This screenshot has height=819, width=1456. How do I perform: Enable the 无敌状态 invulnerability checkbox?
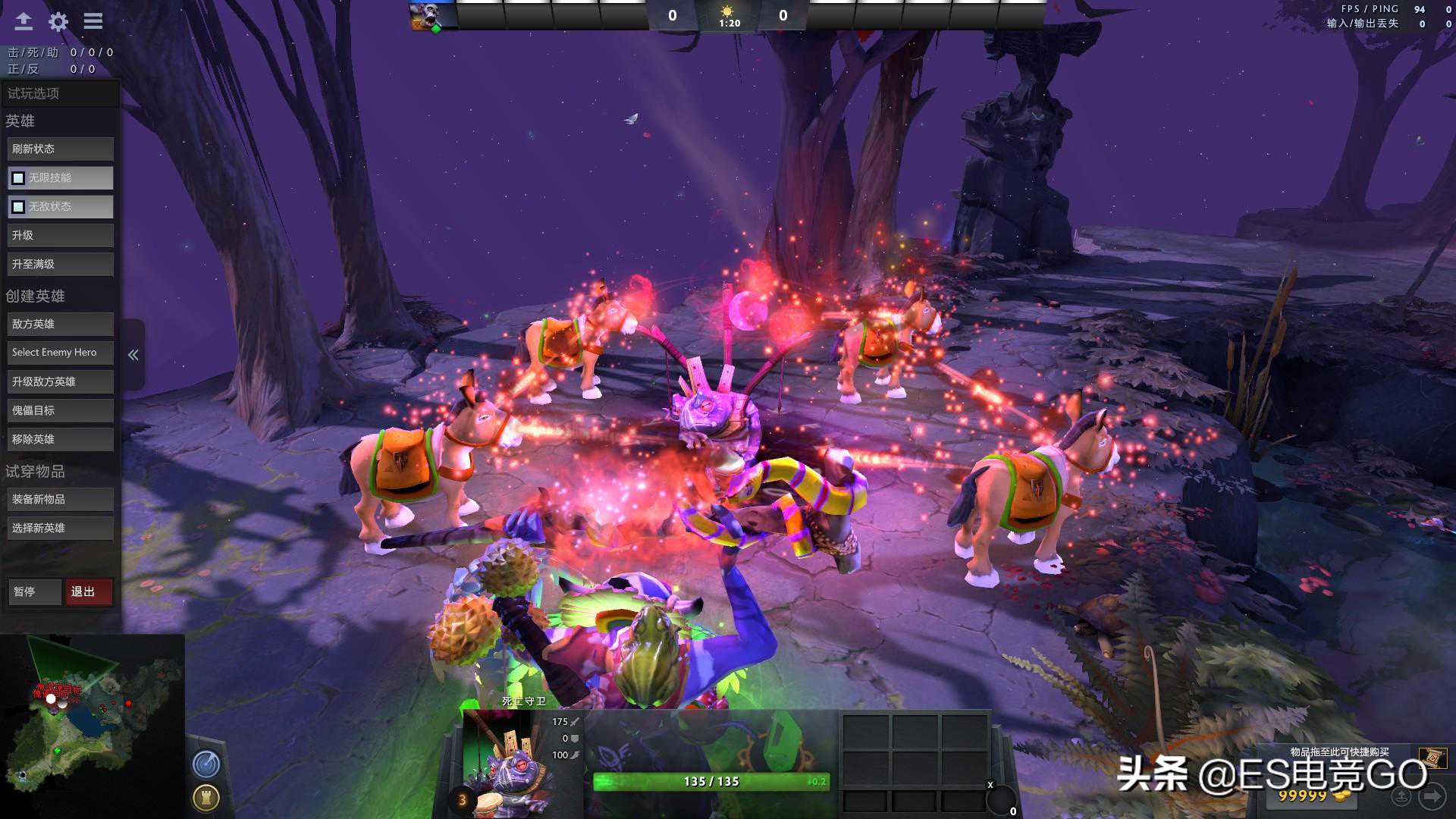tap(18, 207)
